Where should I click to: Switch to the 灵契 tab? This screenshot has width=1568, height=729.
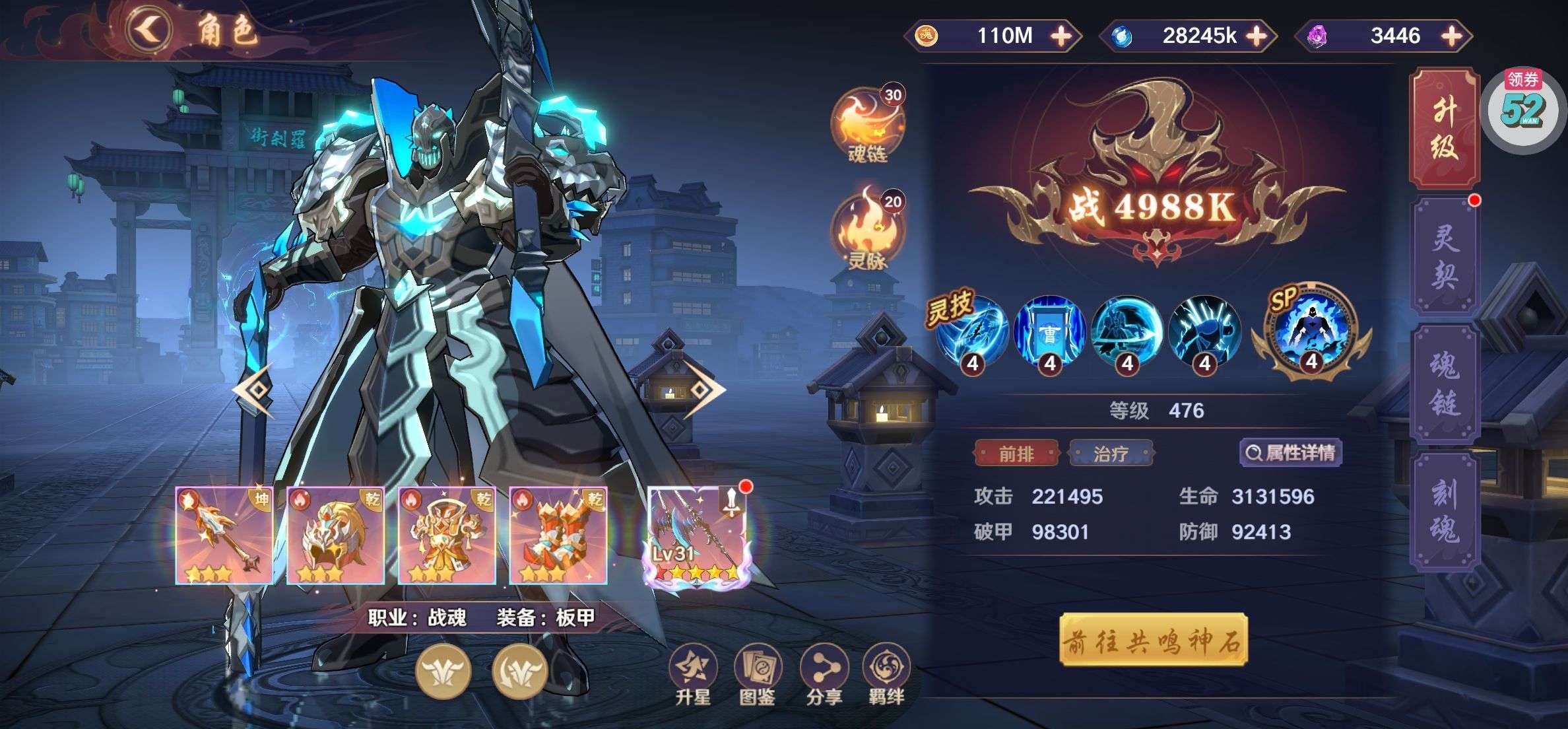(x=1444, y=256)
